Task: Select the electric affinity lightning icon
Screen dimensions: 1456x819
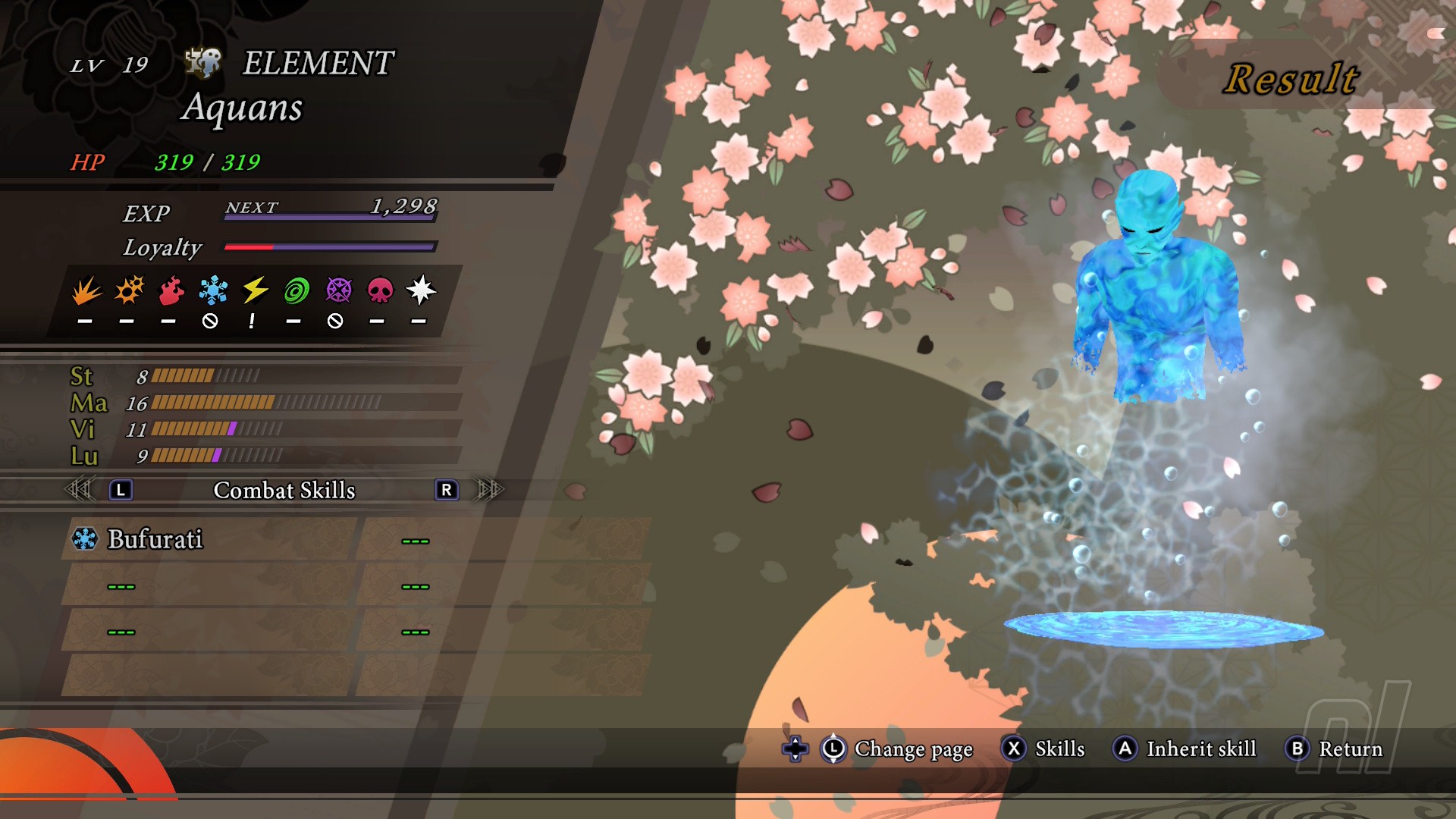Action: [255, 290]
